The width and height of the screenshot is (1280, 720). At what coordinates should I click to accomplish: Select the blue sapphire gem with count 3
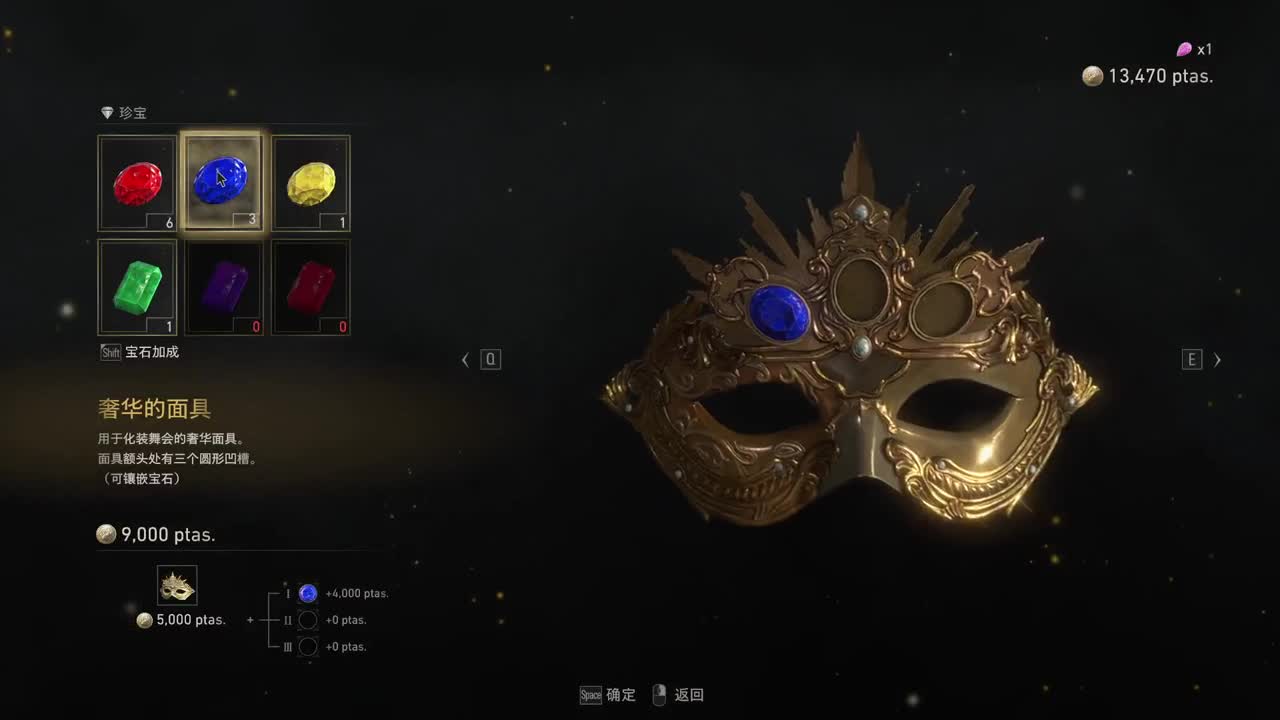click(x=223, y=182)
